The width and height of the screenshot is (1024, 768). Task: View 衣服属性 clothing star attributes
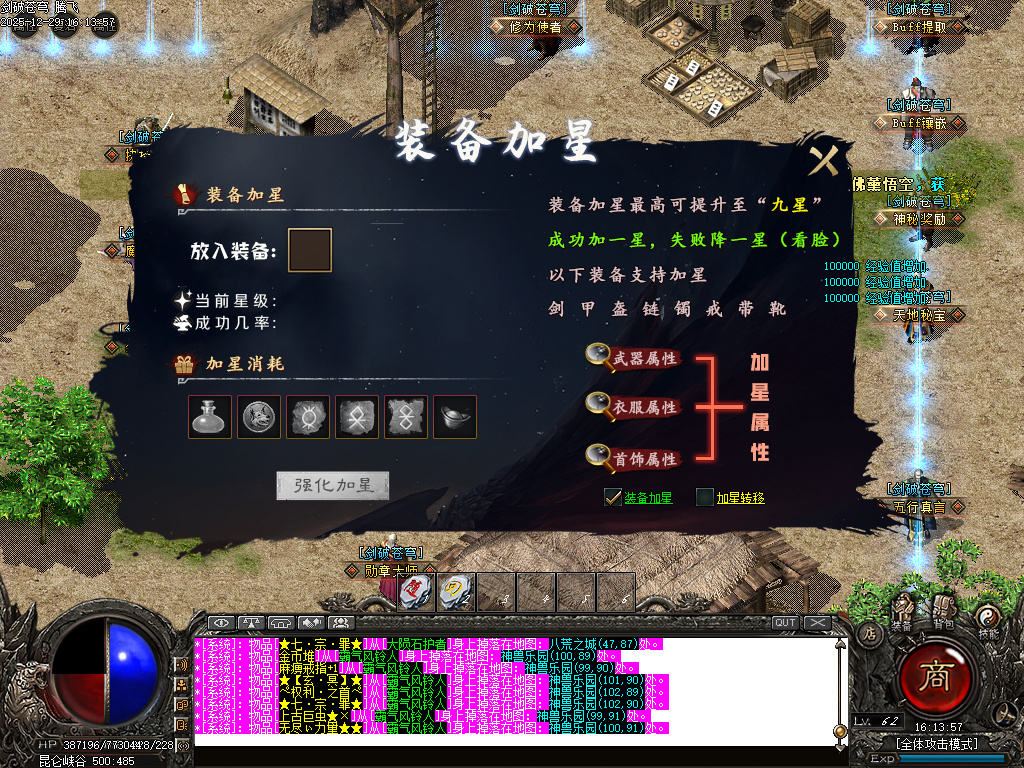pyautogui.click(x=633, y=407)
